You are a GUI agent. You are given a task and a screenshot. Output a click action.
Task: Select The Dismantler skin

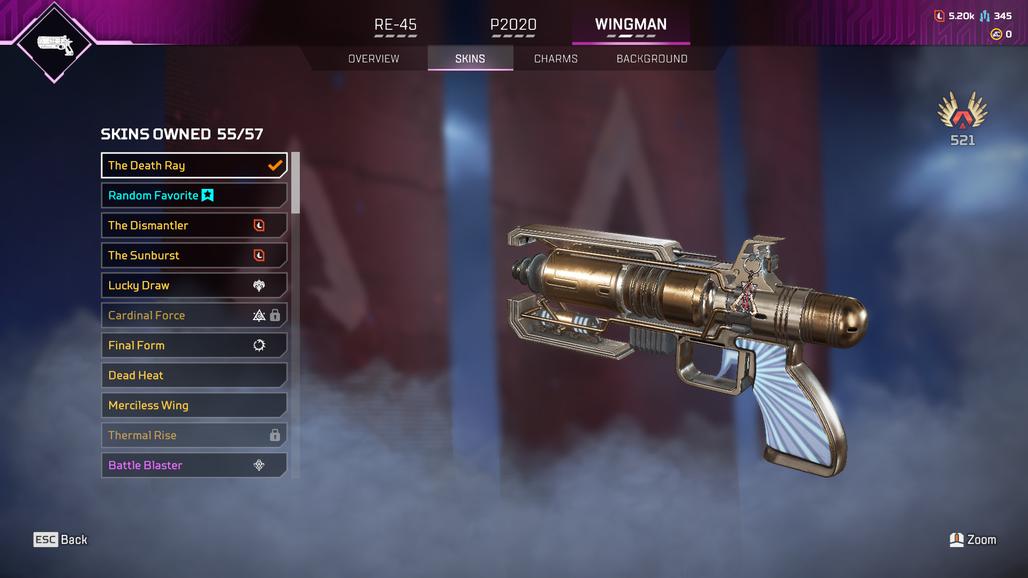point(194,226)
